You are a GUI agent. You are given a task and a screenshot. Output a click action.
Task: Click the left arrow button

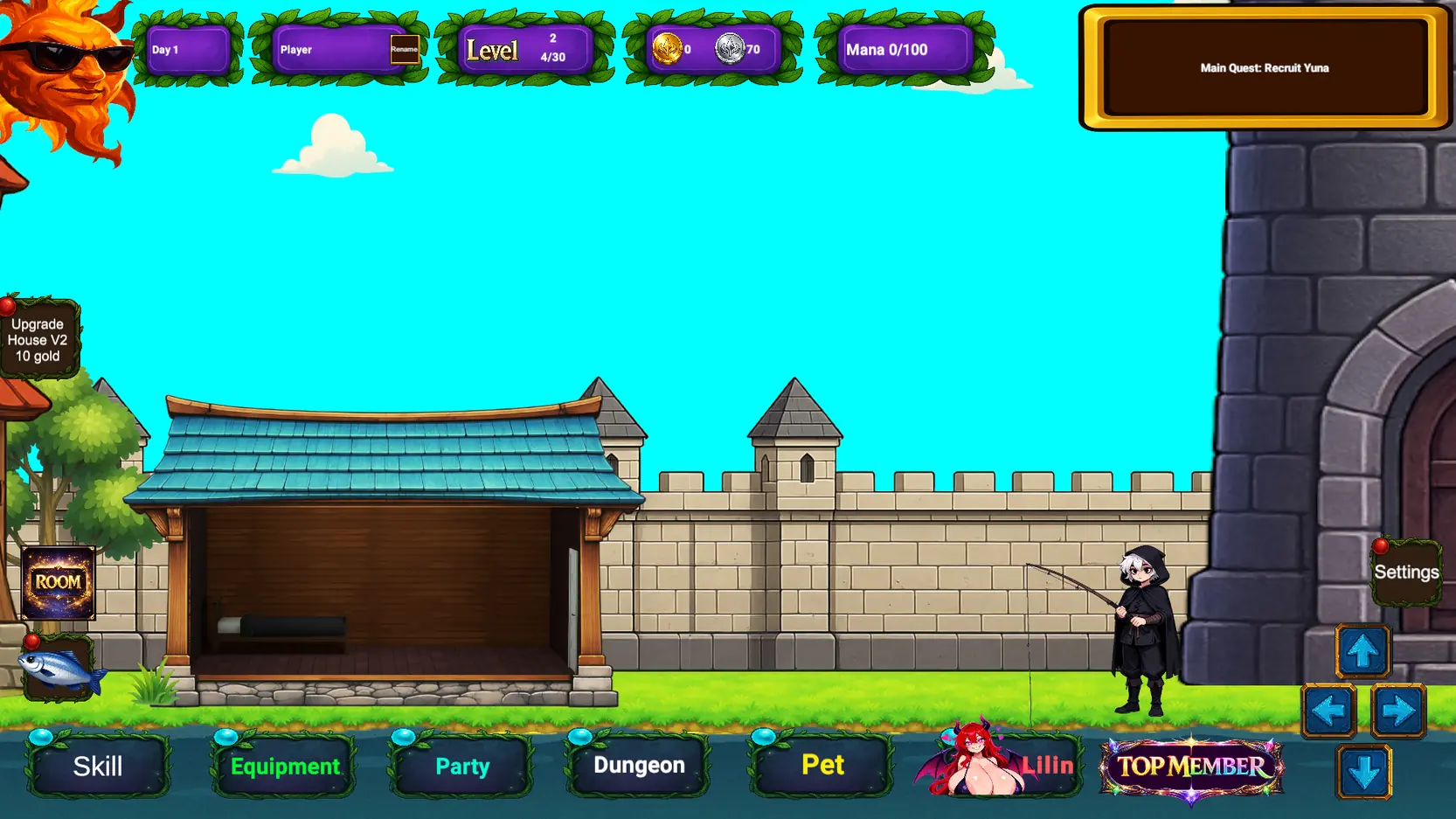[x=1328, y=711]
